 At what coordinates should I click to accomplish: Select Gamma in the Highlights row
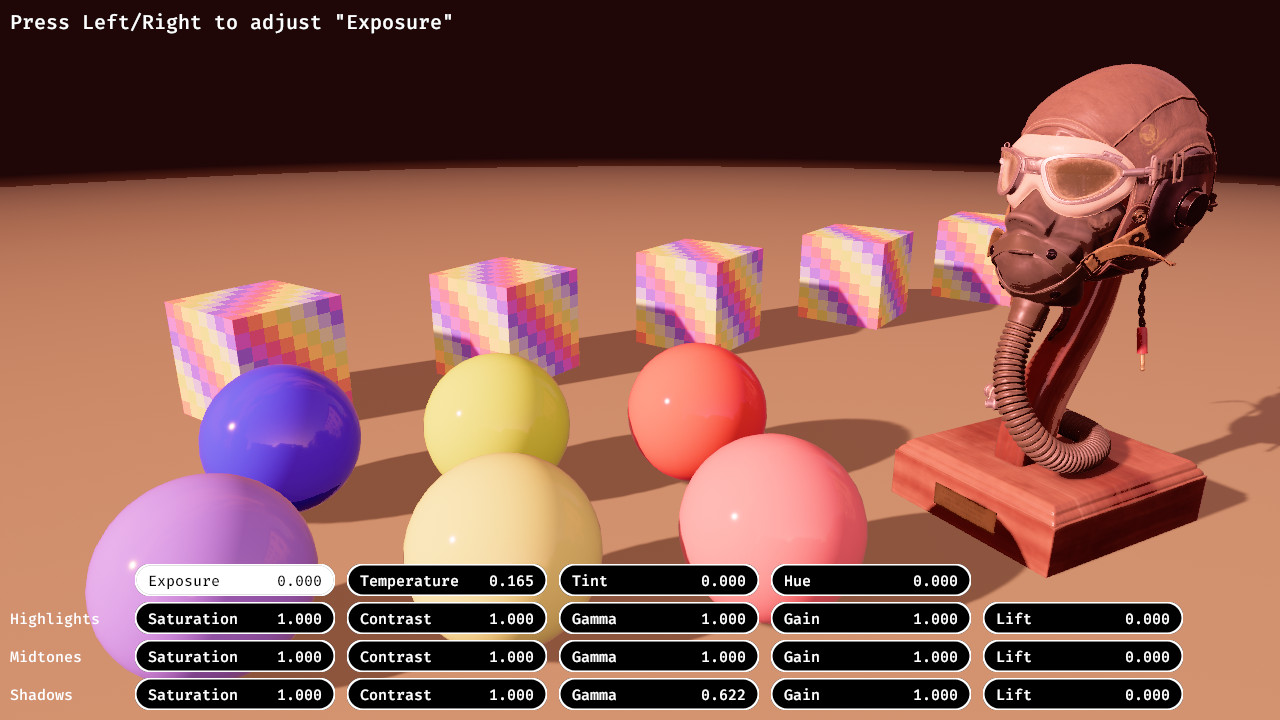pos(658,618)
